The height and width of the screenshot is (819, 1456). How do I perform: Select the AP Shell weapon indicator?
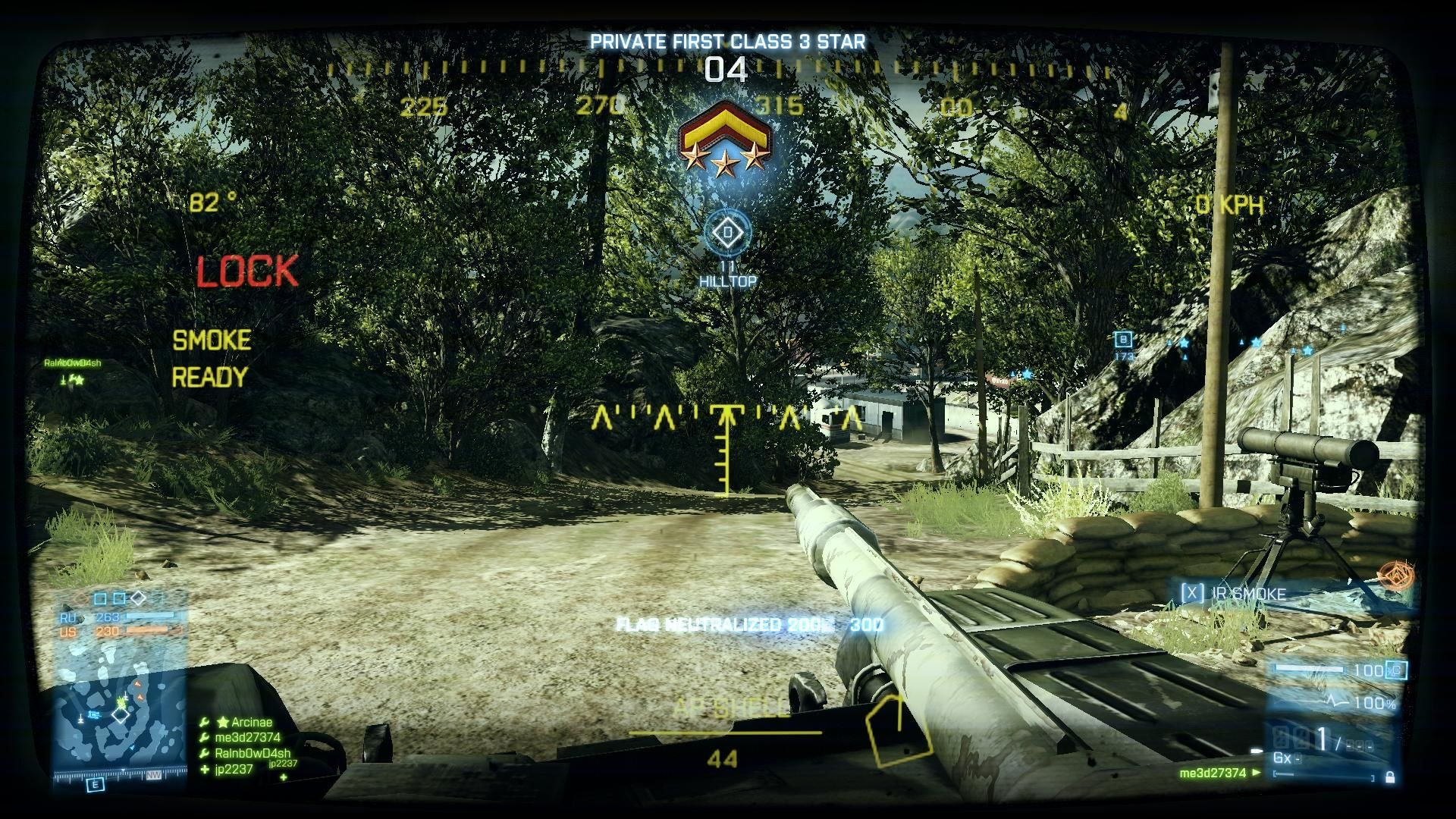point(724,708)
